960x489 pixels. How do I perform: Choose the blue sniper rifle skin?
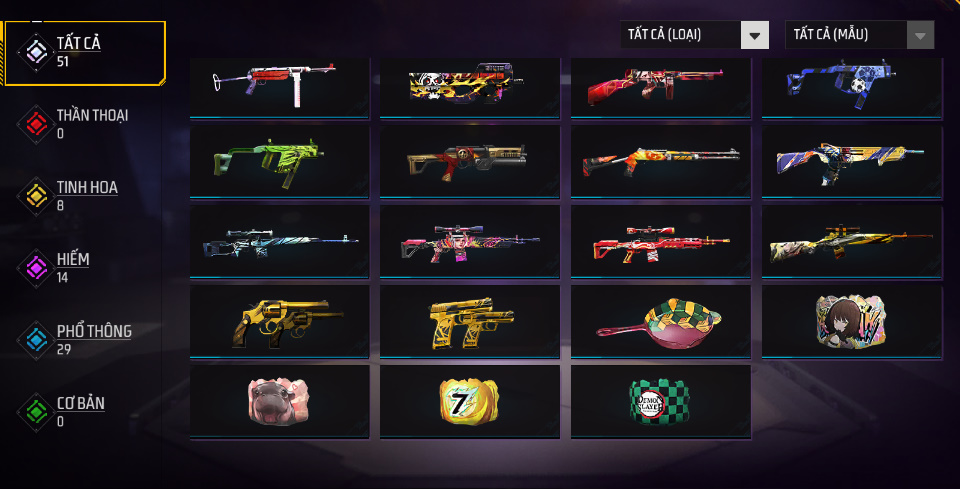click(279, 242)
